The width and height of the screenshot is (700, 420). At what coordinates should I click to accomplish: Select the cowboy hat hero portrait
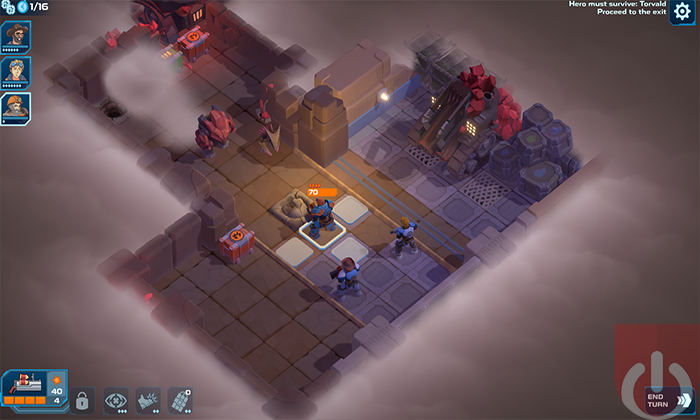point(16,36)
